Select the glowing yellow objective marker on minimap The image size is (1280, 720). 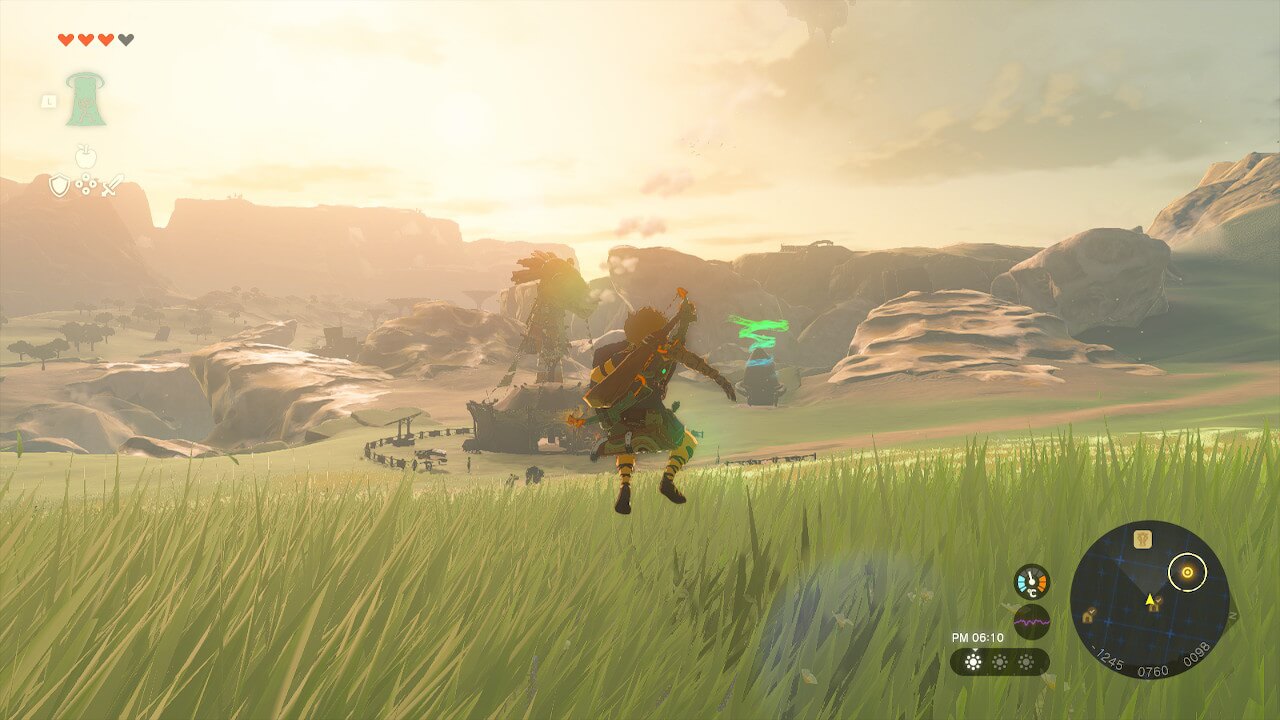coord(1187,573)
